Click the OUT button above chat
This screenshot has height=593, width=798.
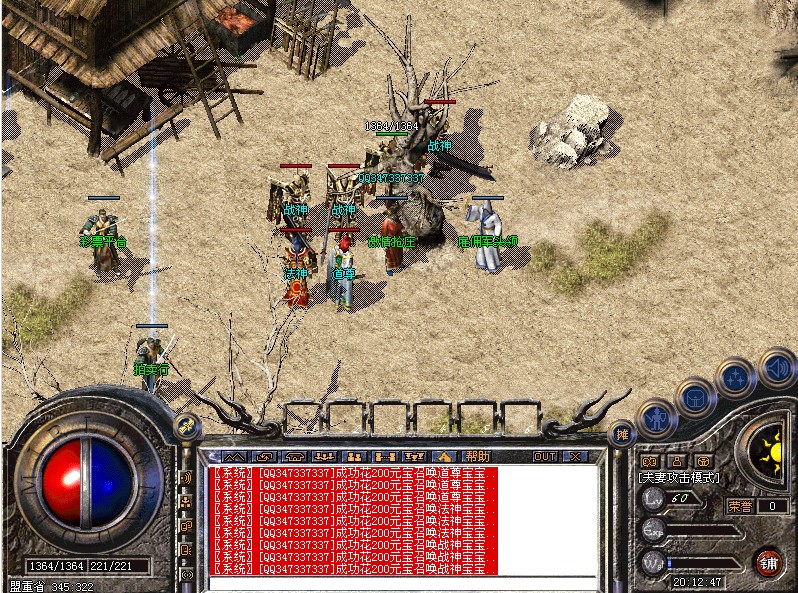coord(544,457)
